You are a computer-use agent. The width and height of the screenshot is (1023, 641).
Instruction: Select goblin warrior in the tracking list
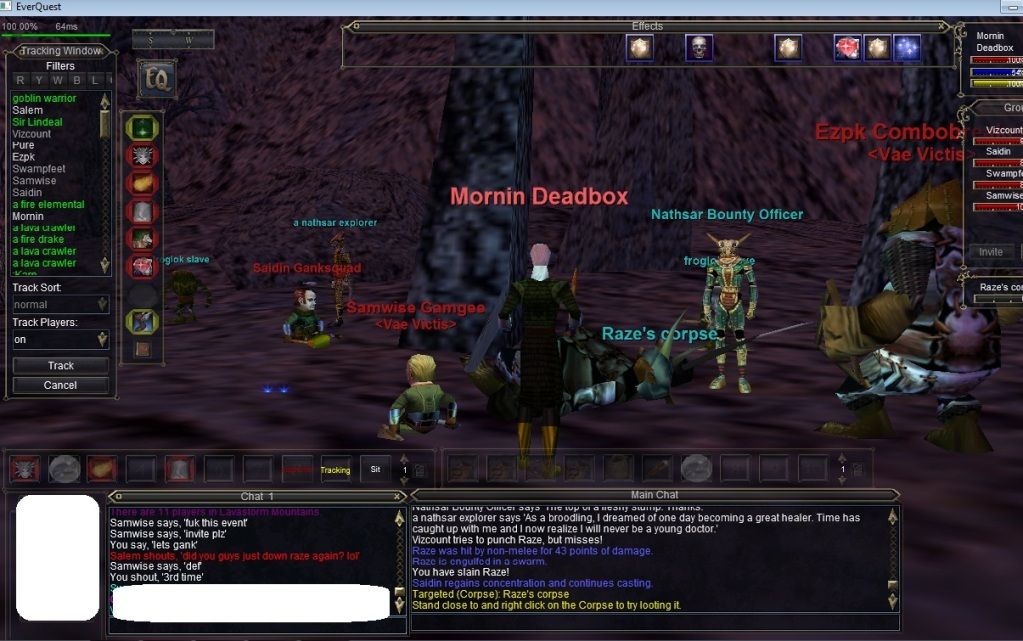[x=44, y=98]
